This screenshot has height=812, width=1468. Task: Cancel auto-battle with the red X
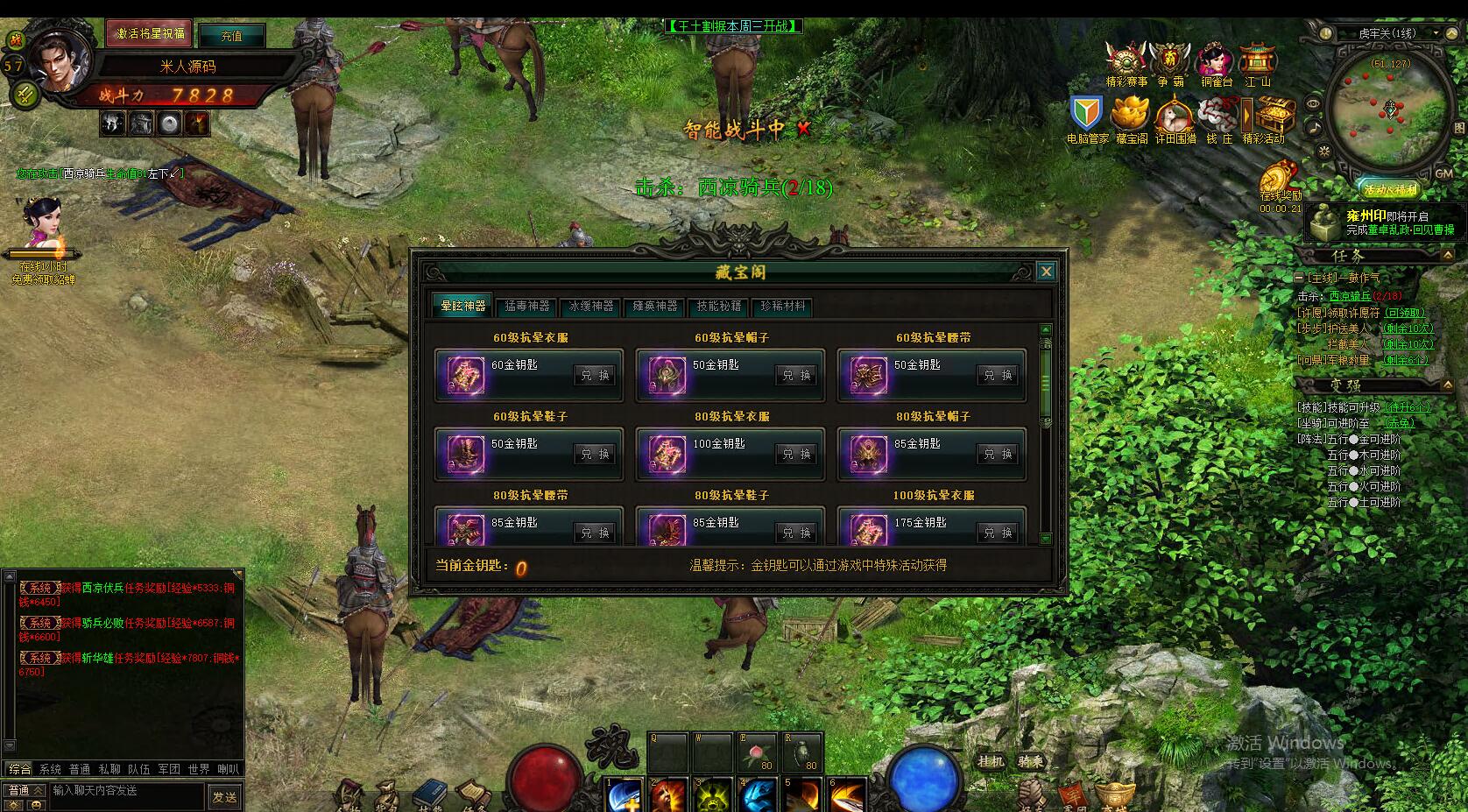(803, 129)
